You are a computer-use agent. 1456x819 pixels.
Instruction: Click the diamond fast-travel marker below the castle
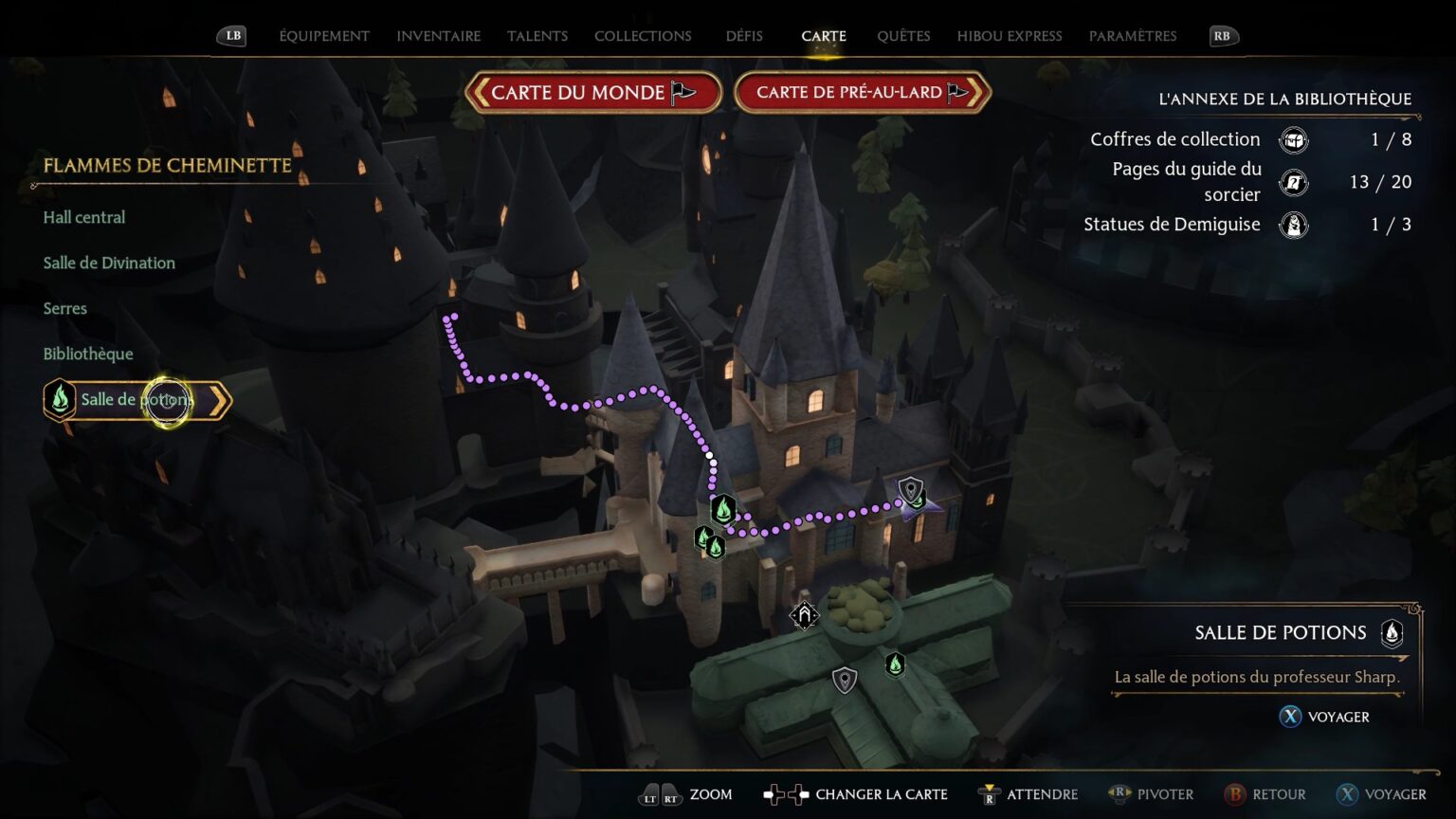[x=803, y=615]
